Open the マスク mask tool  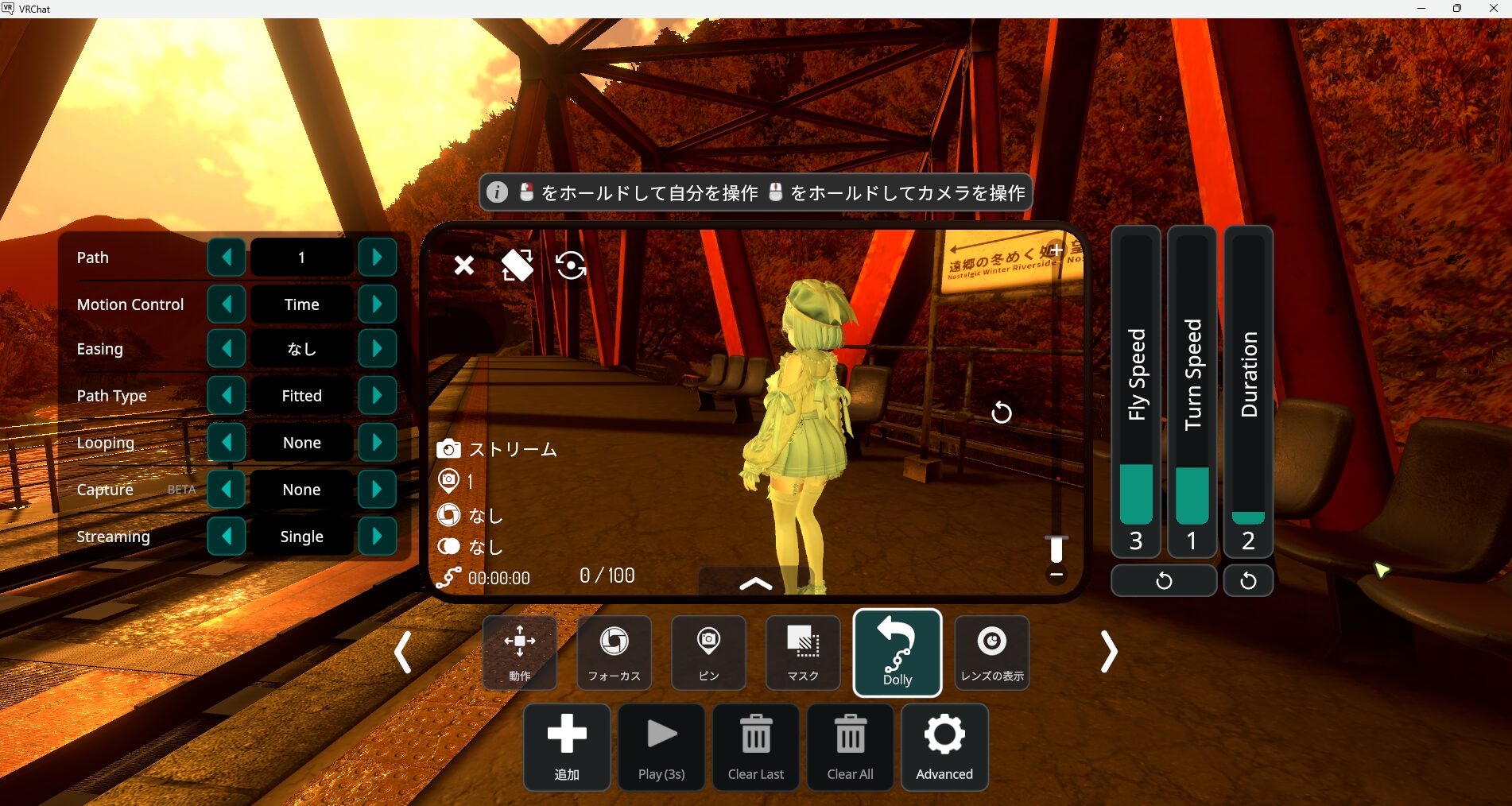point(802,653)
